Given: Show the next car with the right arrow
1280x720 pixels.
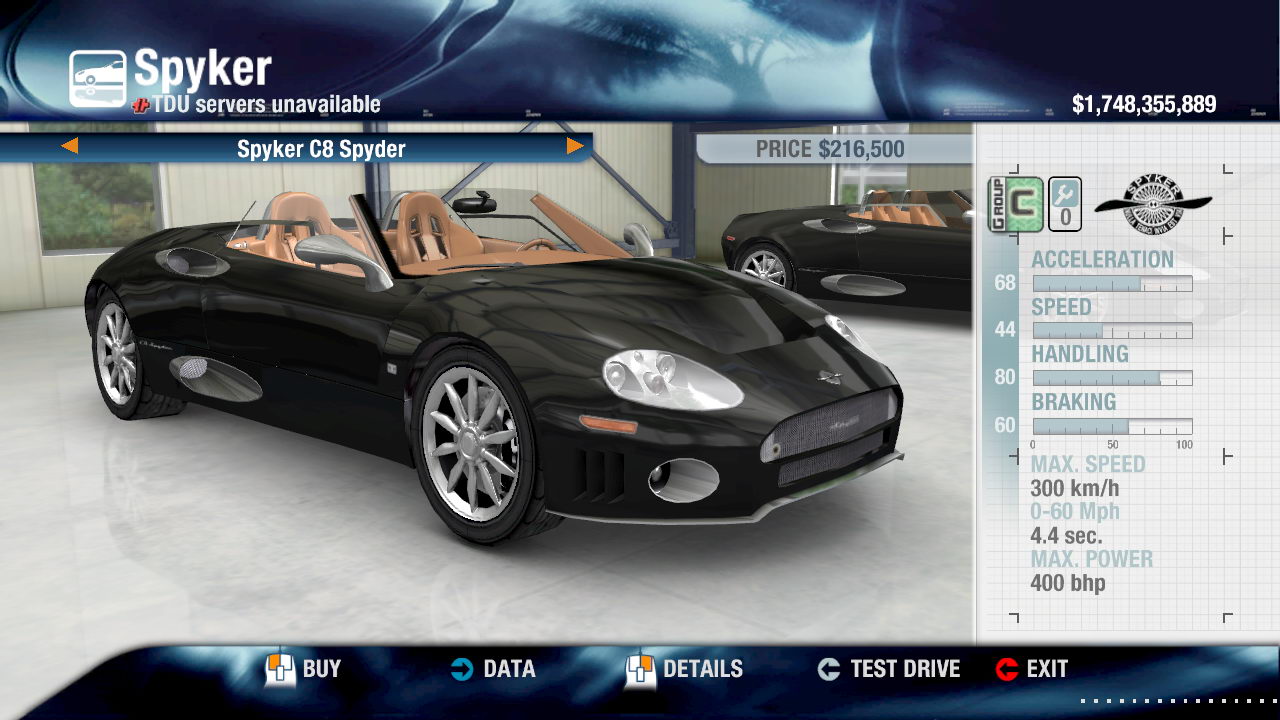Looking at the screenshot, I should 575,147.
